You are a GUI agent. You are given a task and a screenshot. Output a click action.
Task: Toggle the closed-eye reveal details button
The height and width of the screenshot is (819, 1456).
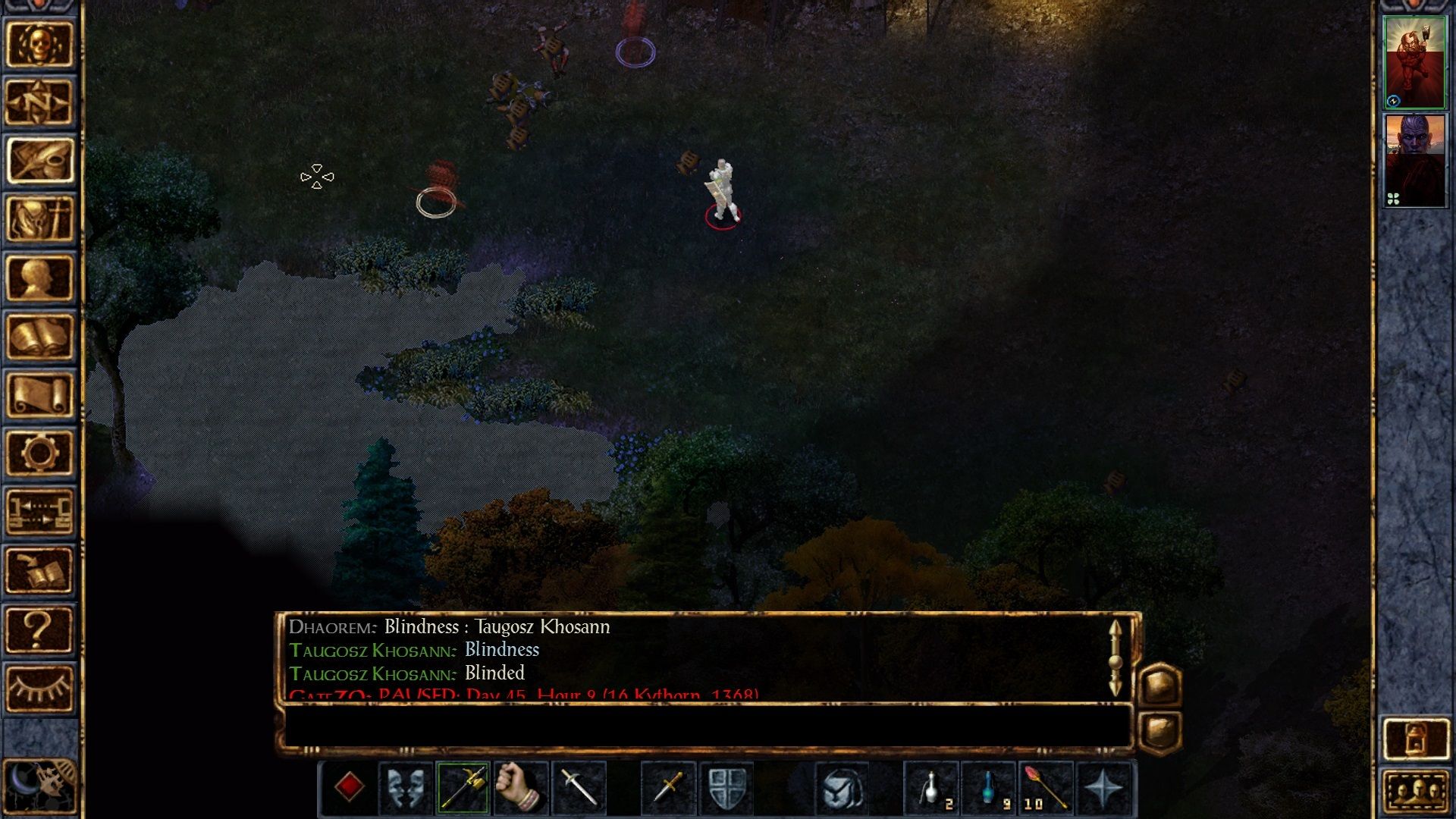pos(39,688)
